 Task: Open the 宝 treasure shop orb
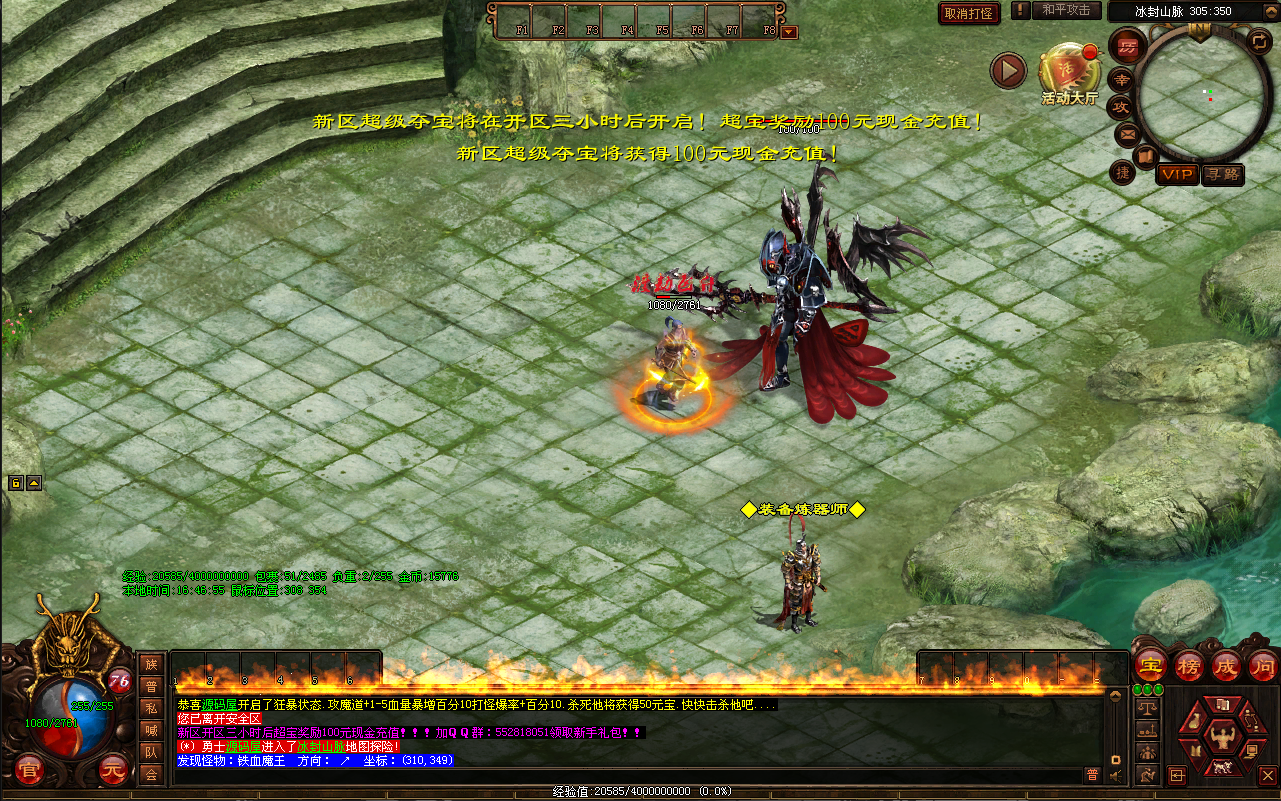(x=1152, y=666)
